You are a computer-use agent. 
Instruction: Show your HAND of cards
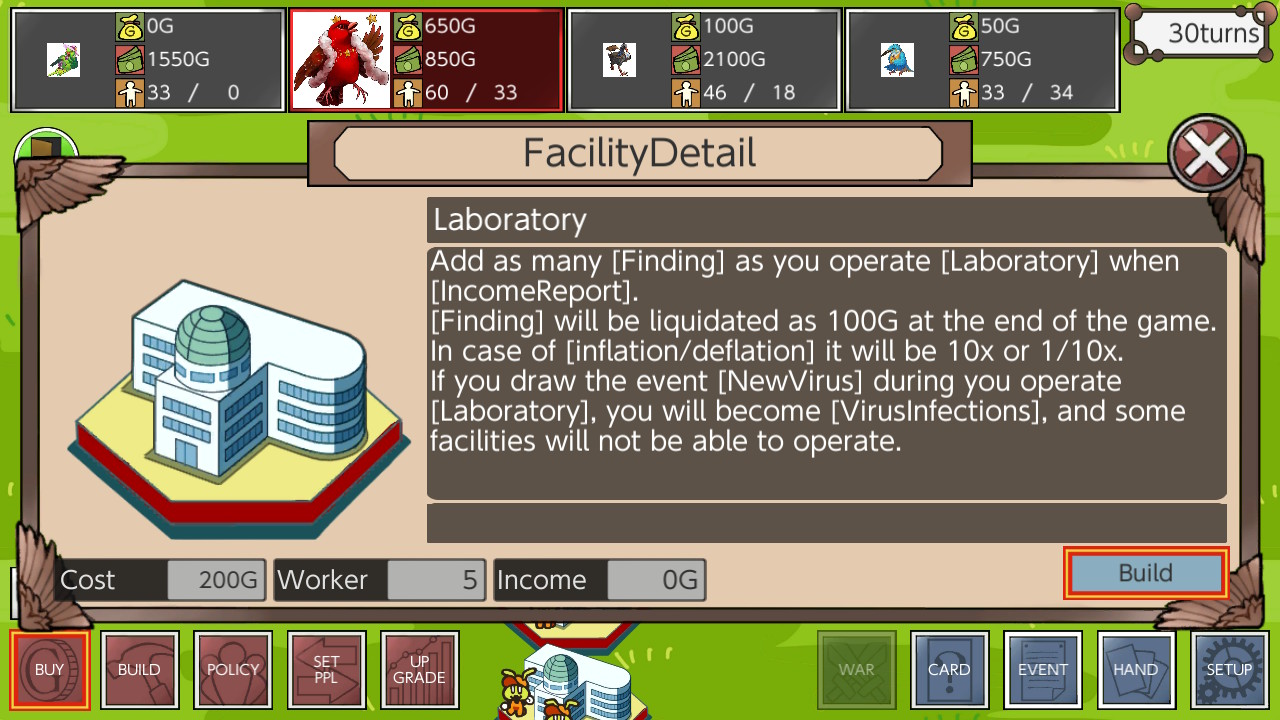coord(1136,669)
